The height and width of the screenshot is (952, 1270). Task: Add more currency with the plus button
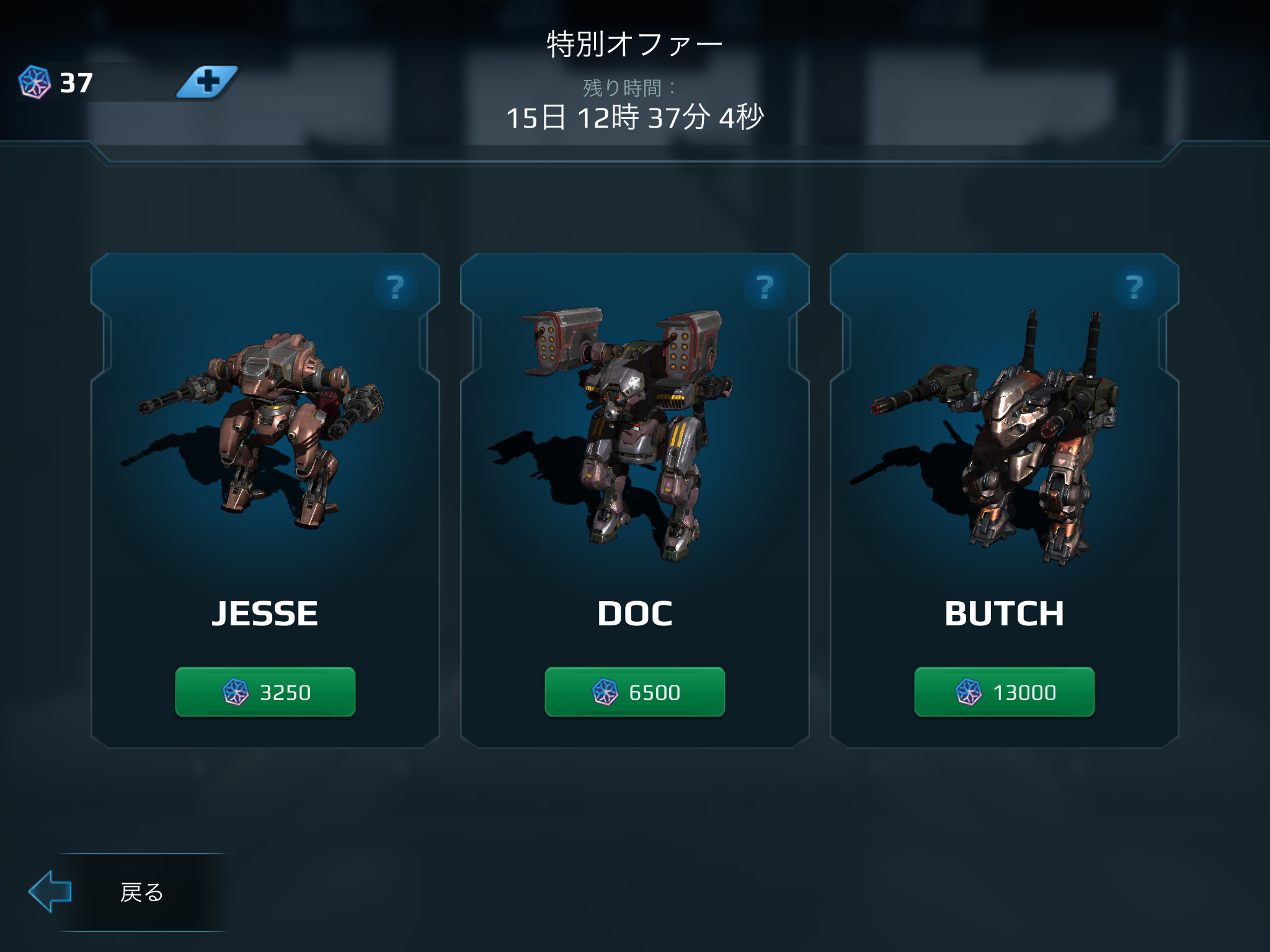click(x=208, y=82)
